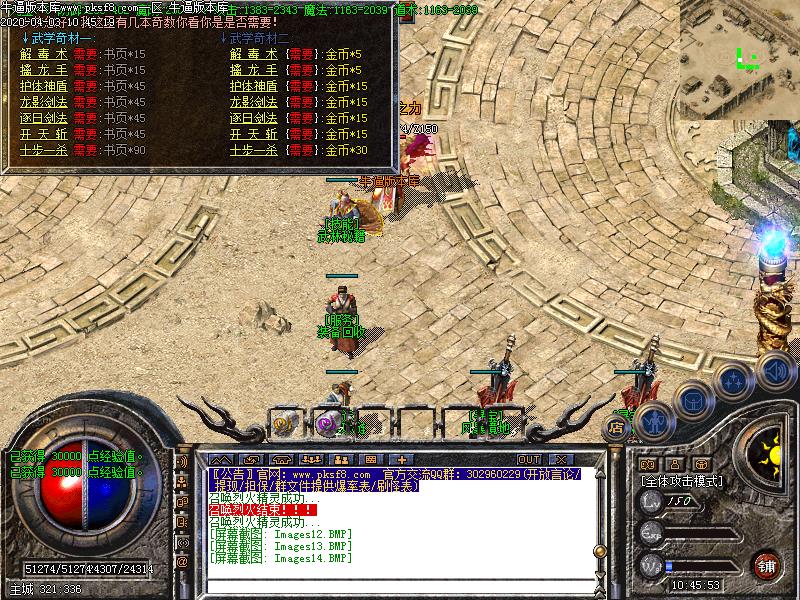Pick 护体神盾 costing 金币*15
This screenshot has height=600, width=800.
click(254, 86)
